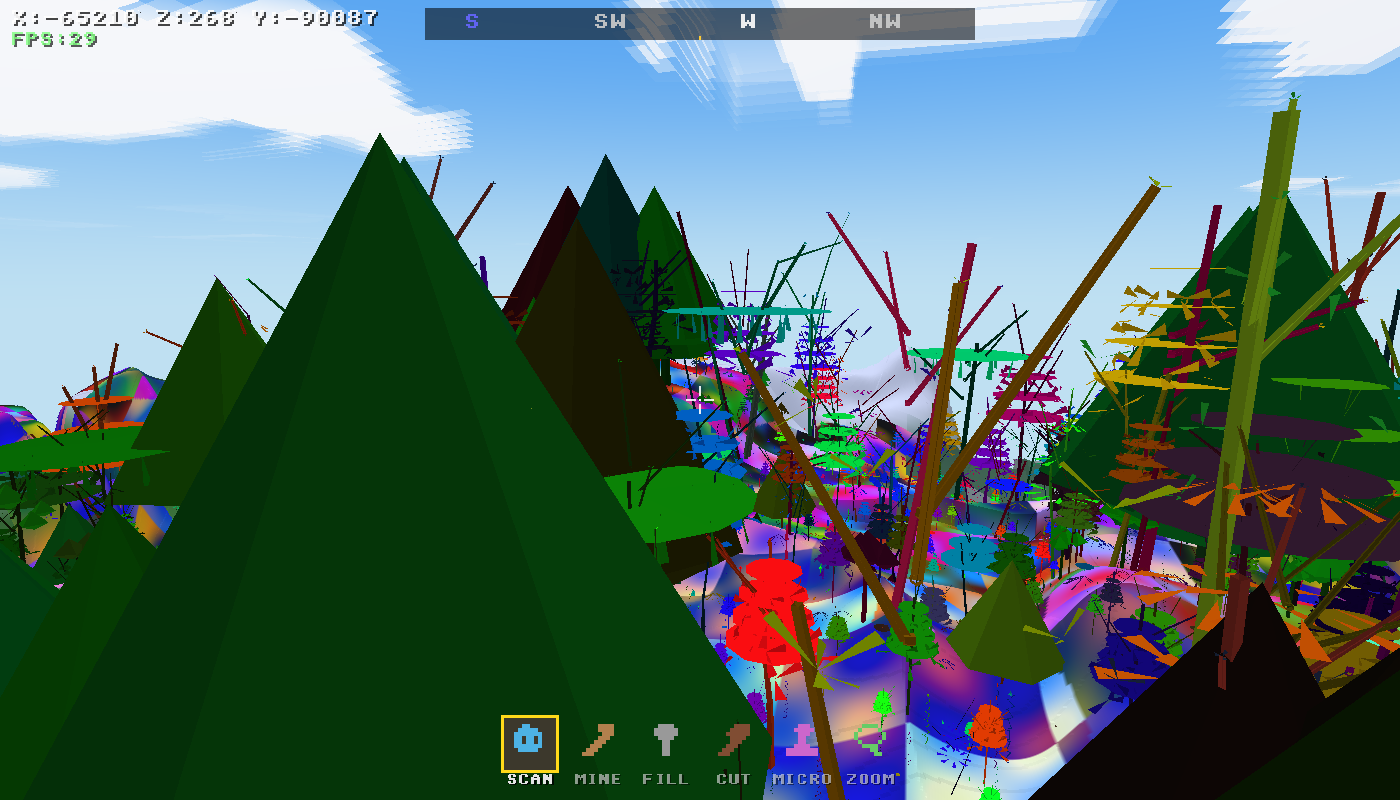
Task: Click the MINE label text
Action: pyautogui.click(x=596, y=778)
